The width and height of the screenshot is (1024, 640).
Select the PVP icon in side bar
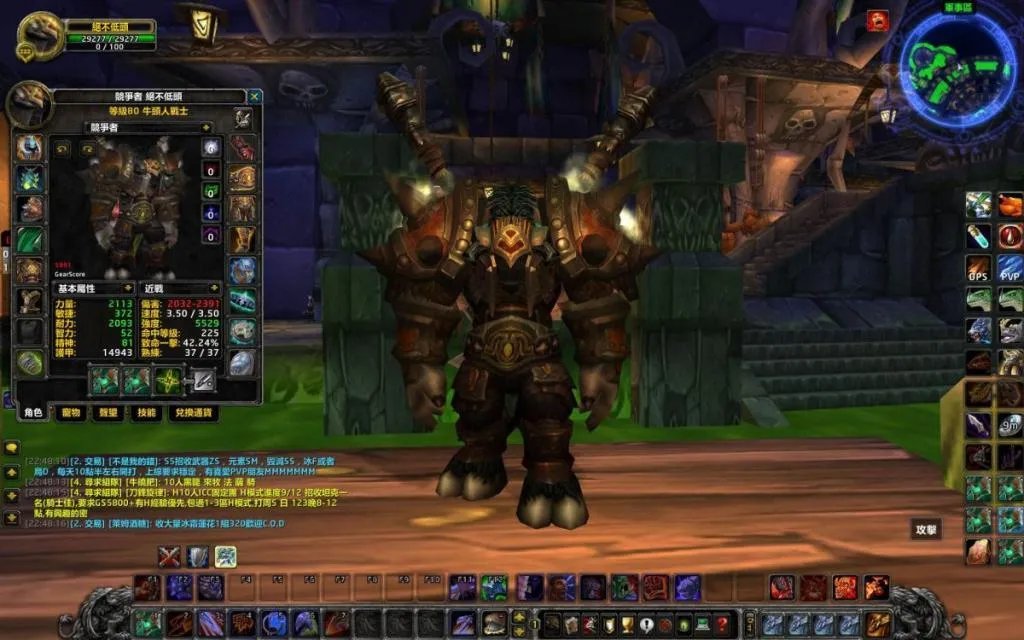click(1010, 268)
